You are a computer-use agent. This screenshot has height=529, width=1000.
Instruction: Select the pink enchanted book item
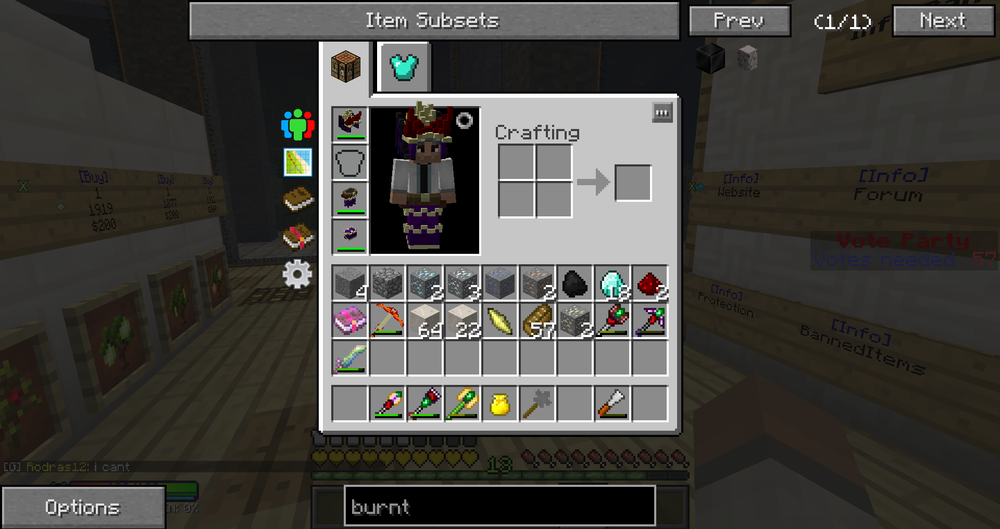click(351, 321)
